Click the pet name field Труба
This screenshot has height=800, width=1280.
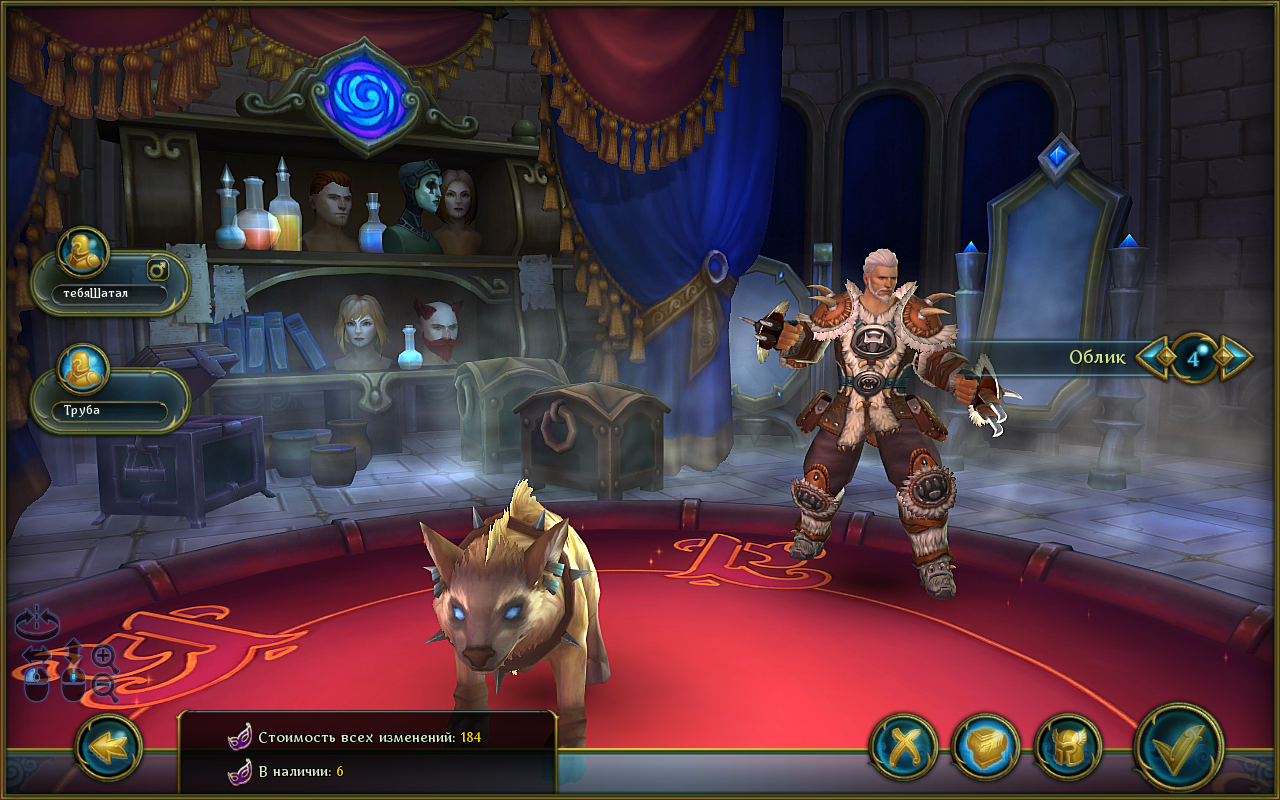(108, 410)
